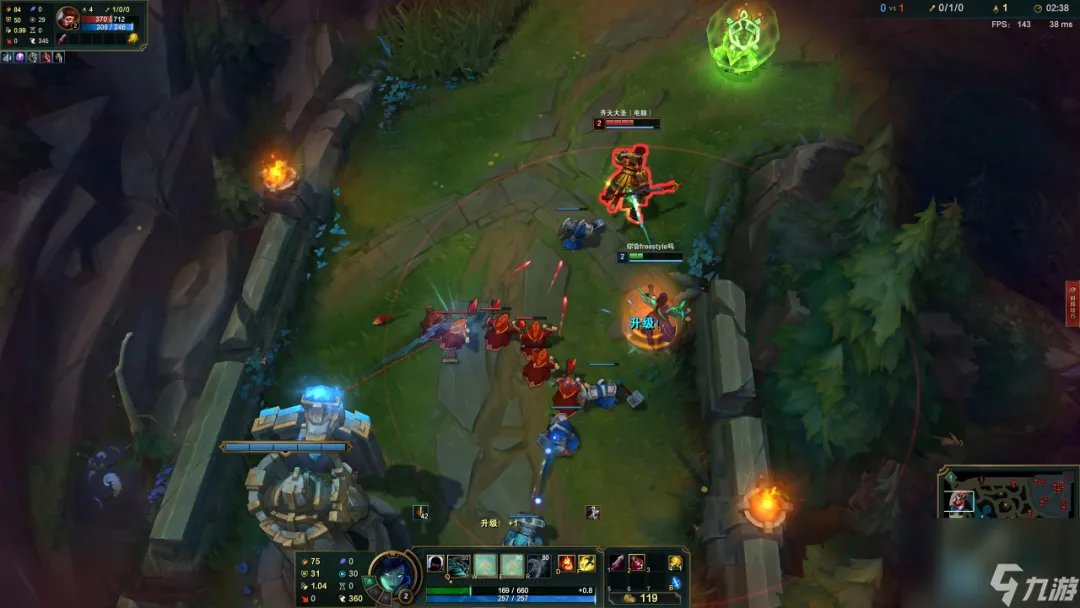Select the Long Sword item slot
This screenshot has width=1080, height=608.
(x=616, y=564)
